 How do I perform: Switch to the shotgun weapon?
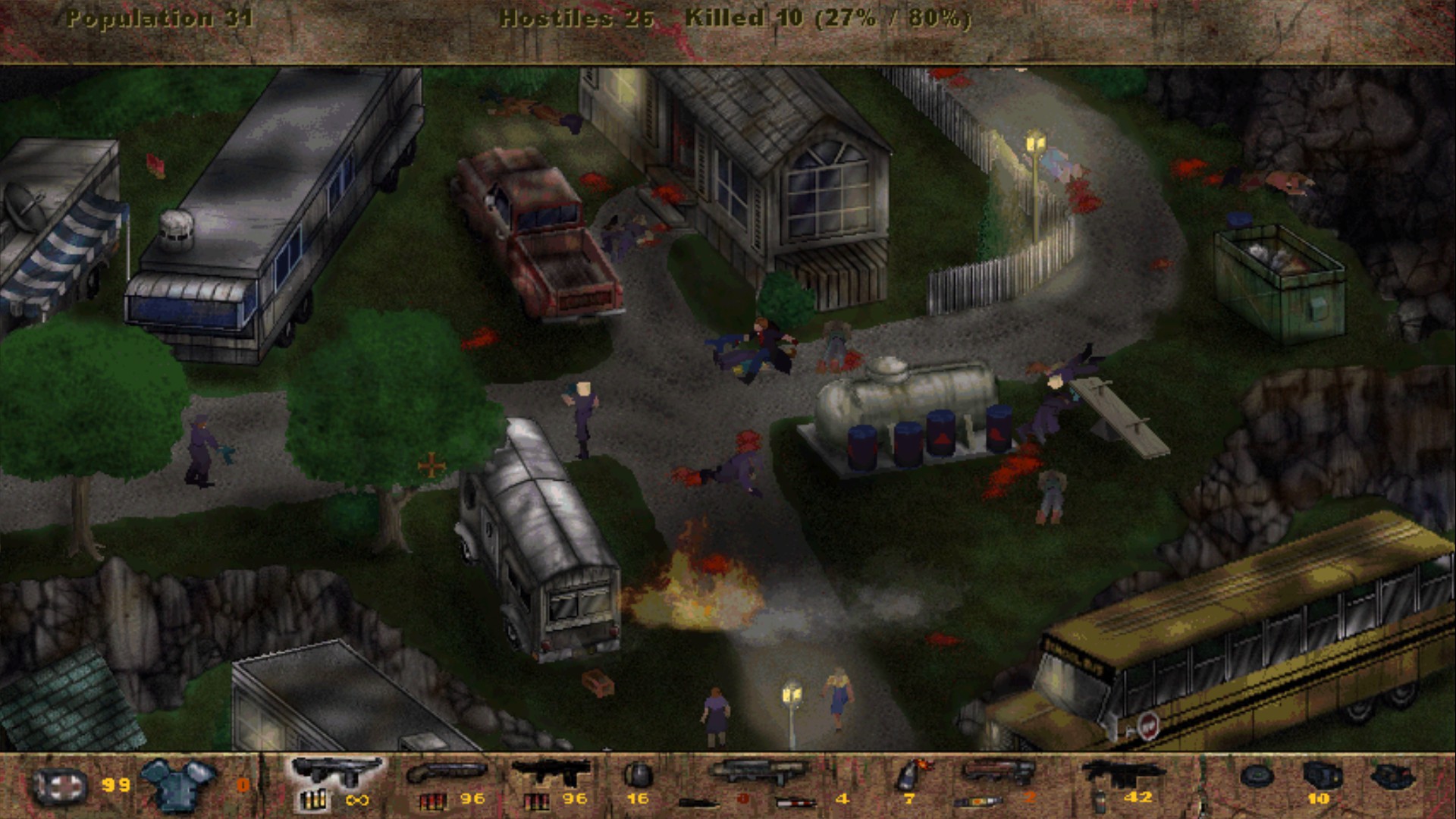tap(447, 770)
